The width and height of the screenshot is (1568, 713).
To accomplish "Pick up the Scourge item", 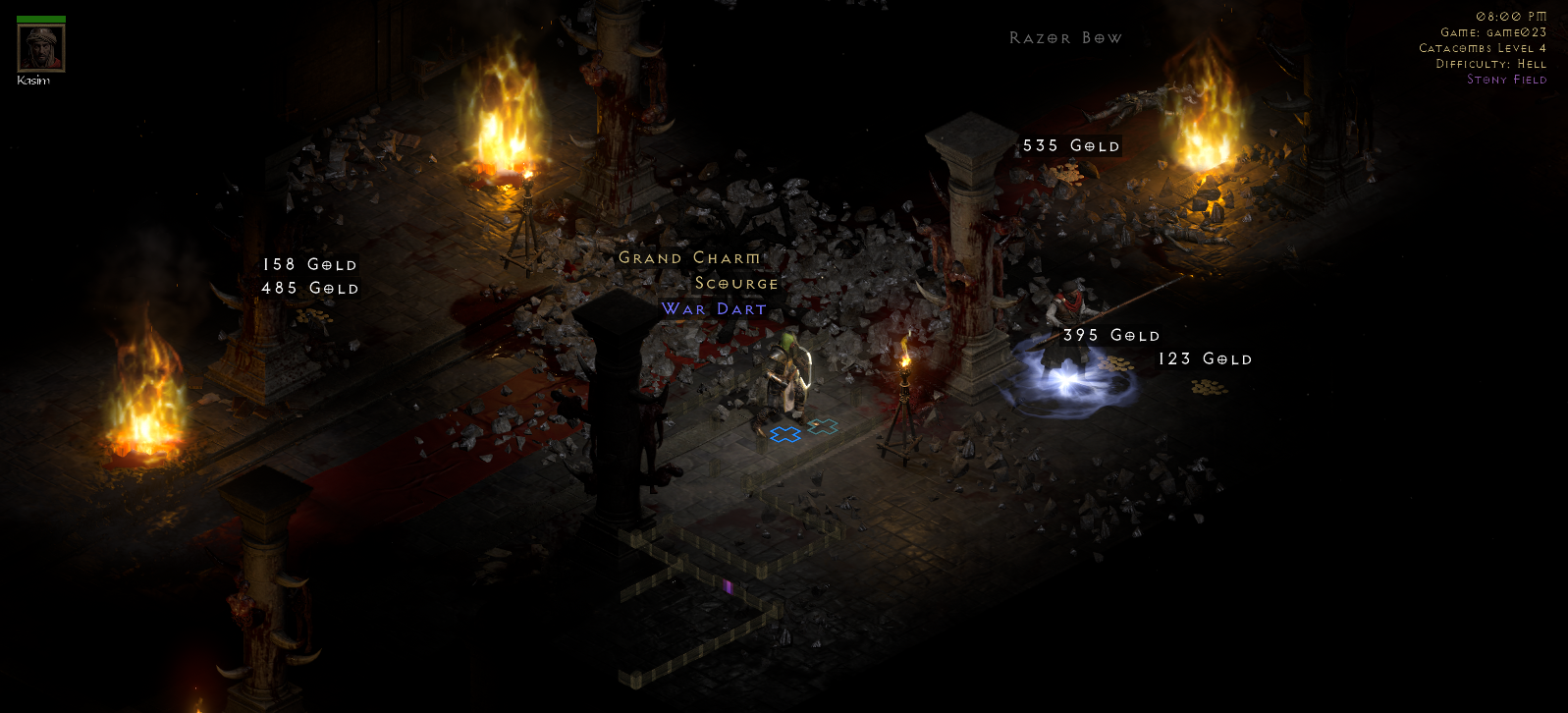I will pyautogui.click(x=734, y=283).
